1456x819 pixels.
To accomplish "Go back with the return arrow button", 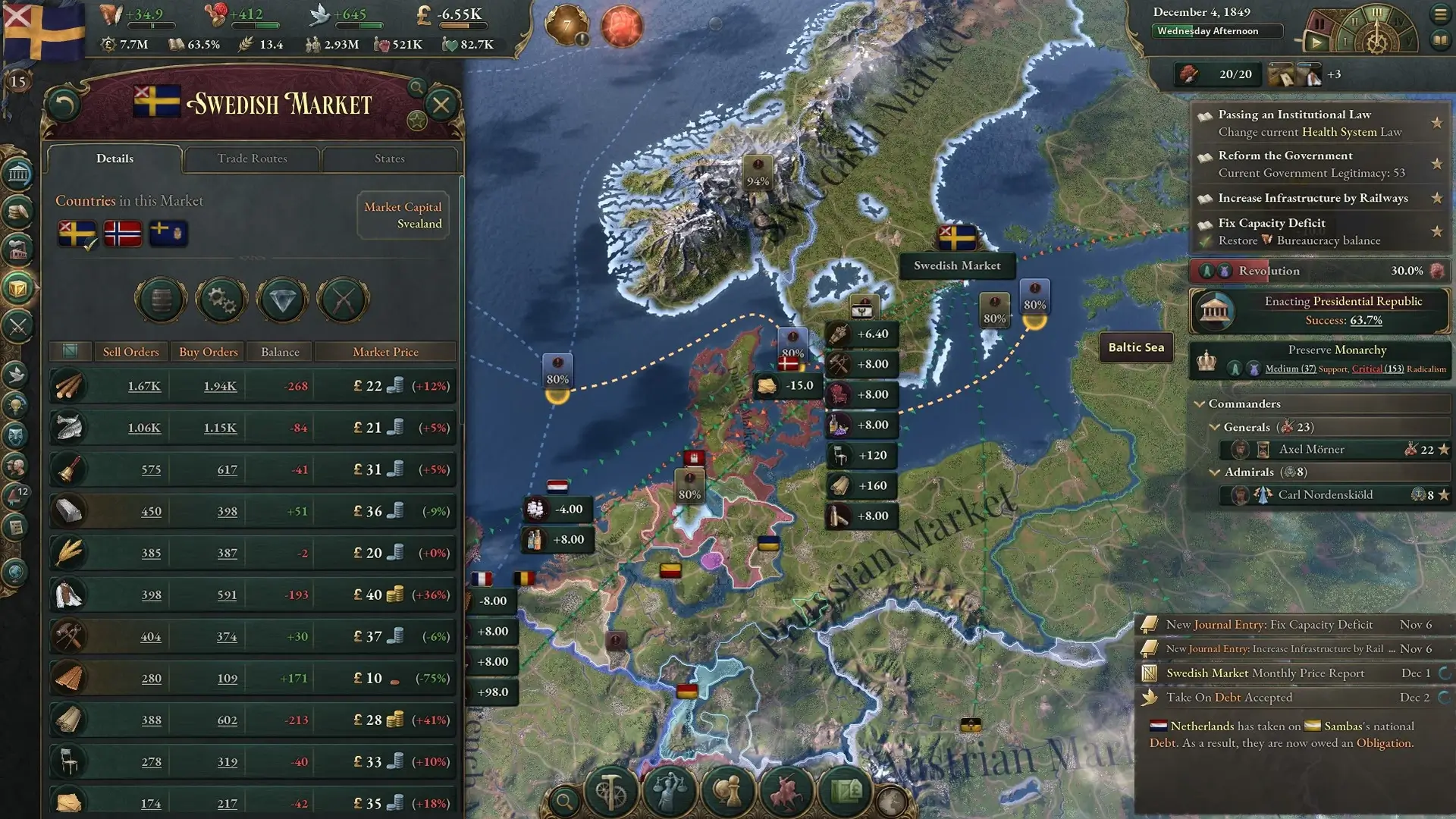I will pos(64,105).
